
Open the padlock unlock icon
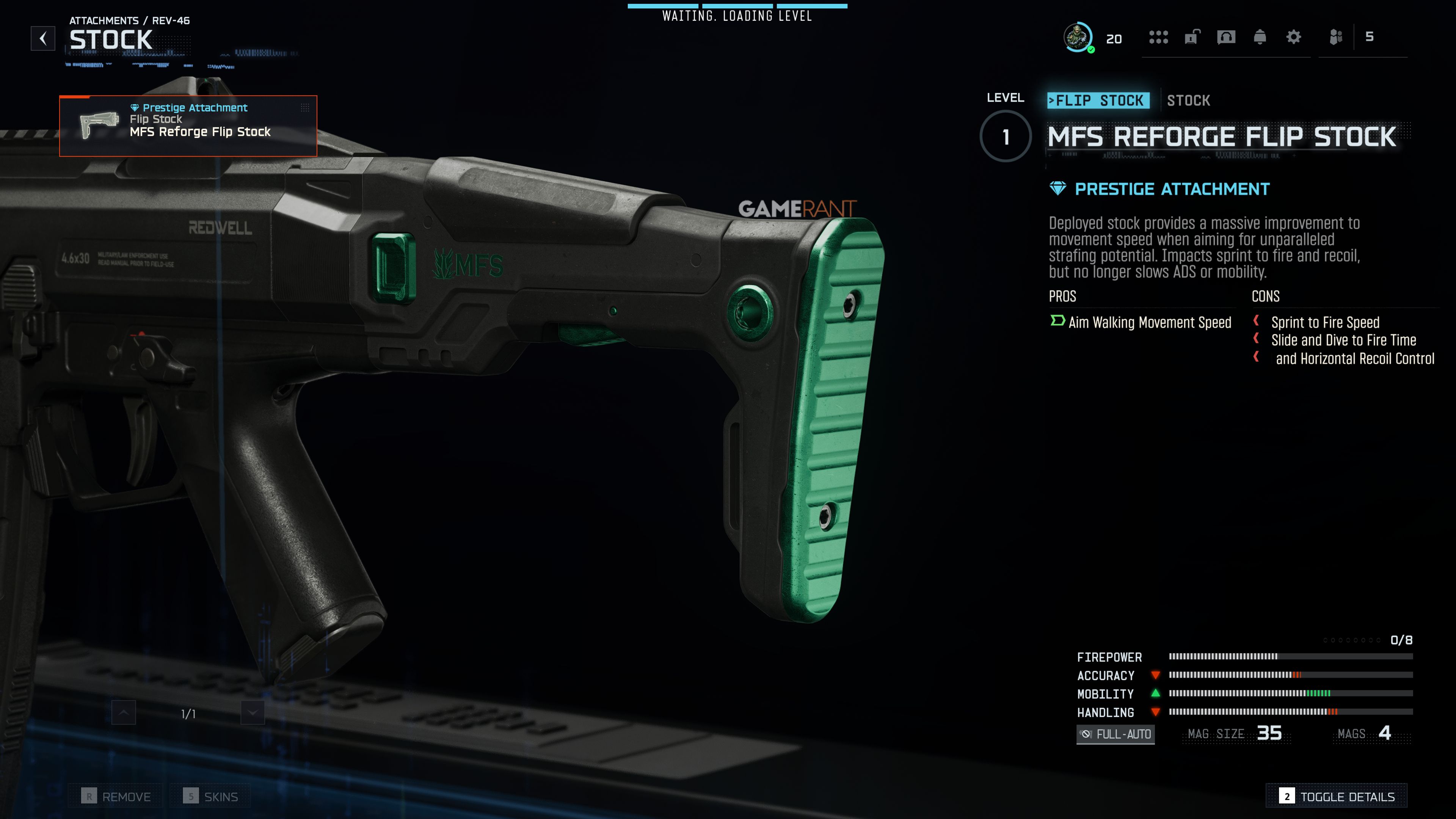(x=1191, y=37)
